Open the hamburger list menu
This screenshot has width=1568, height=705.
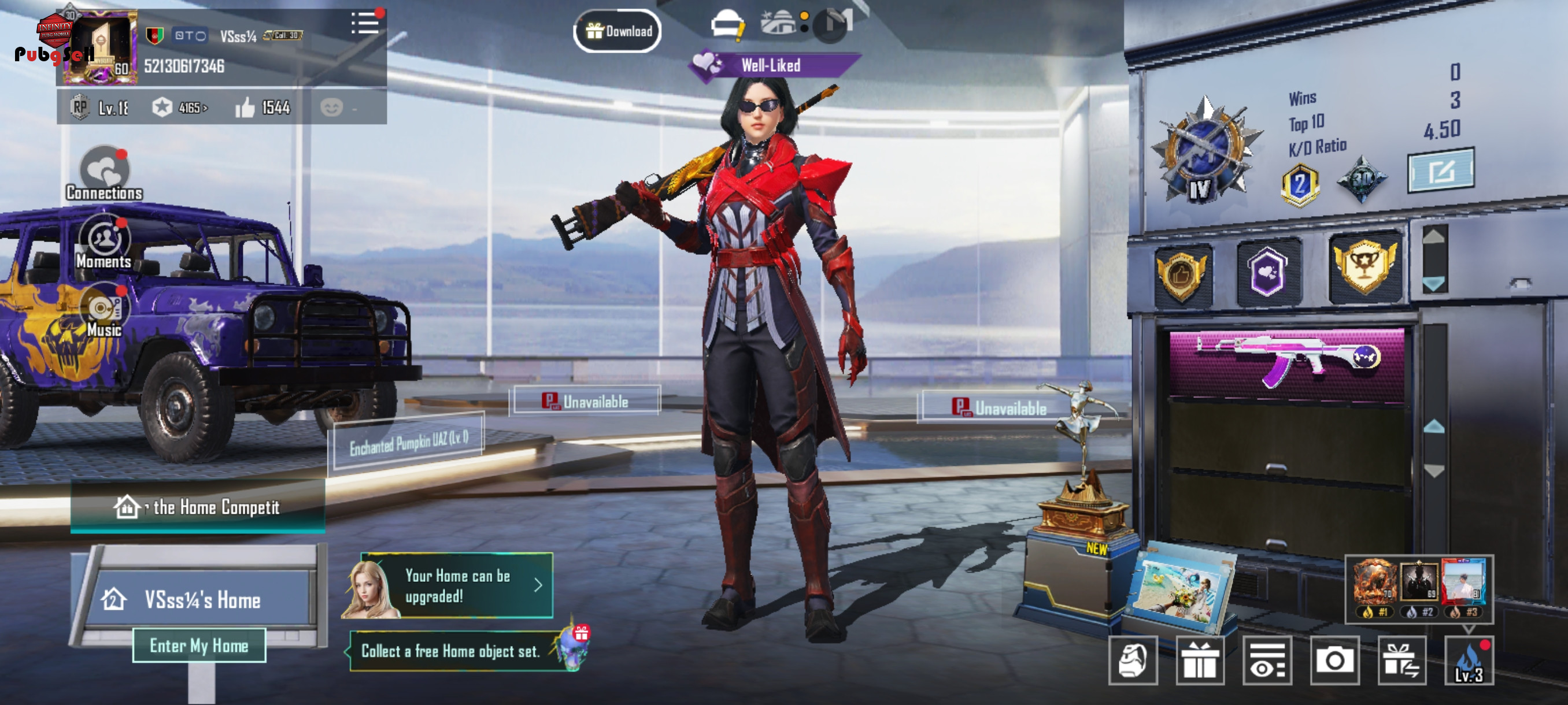coord(365,24)
